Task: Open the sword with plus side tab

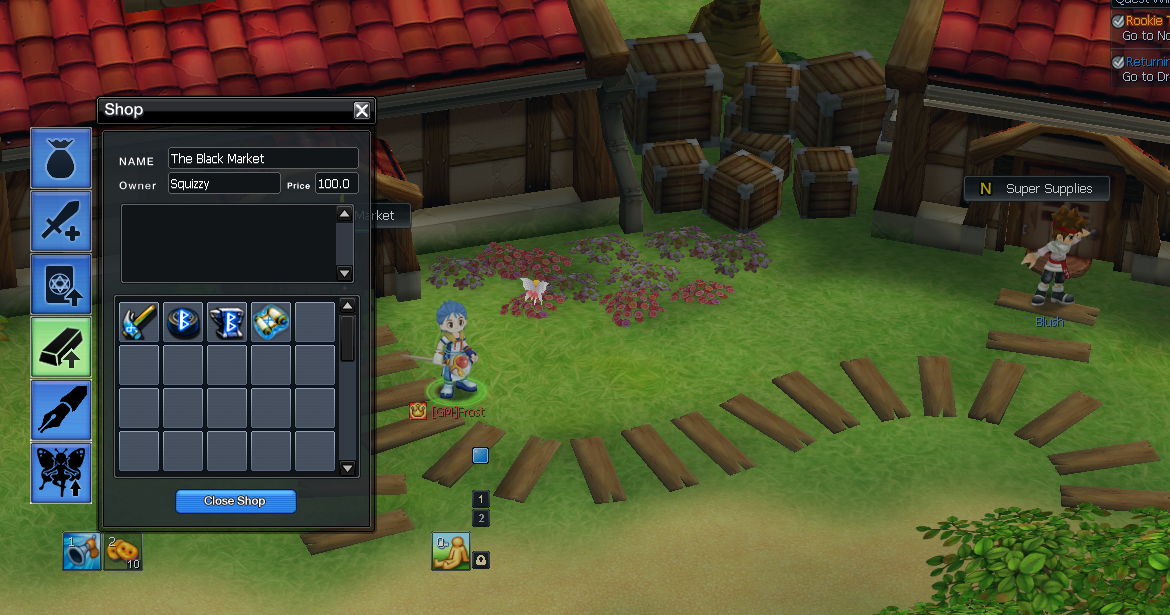Action: [x=62, y=221]
